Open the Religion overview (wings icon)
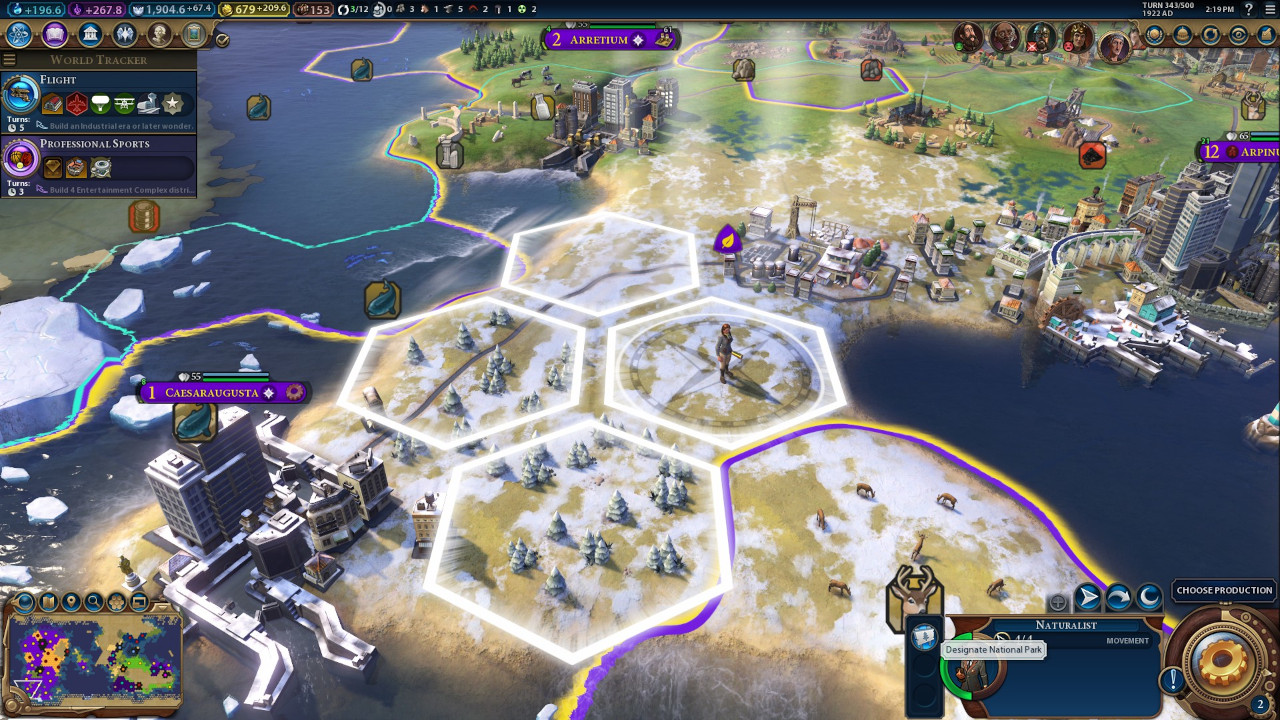 124,34
